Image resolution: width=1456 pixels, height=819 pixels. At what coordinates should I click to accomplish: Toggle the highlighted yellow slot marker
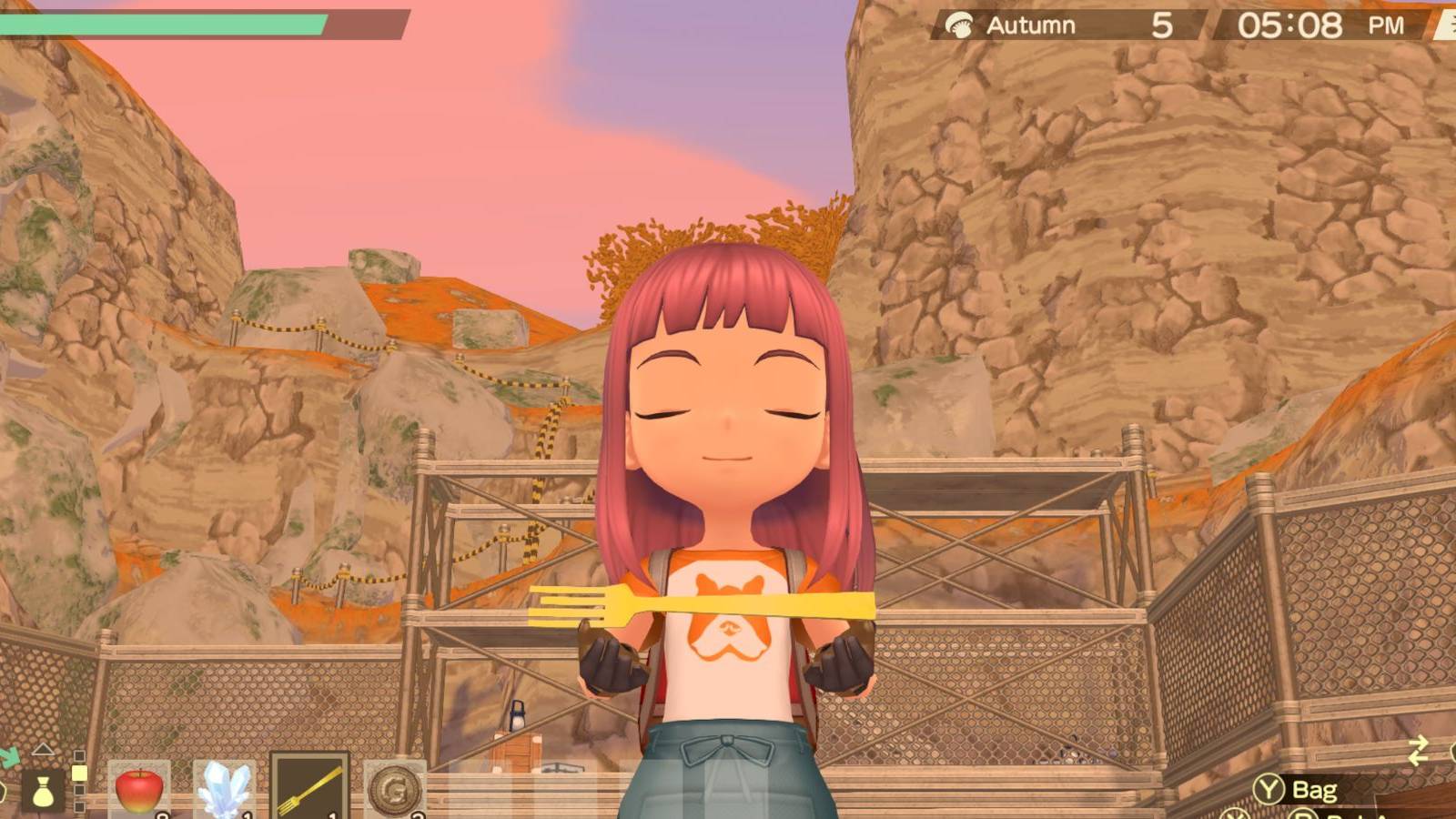[78, 772]
